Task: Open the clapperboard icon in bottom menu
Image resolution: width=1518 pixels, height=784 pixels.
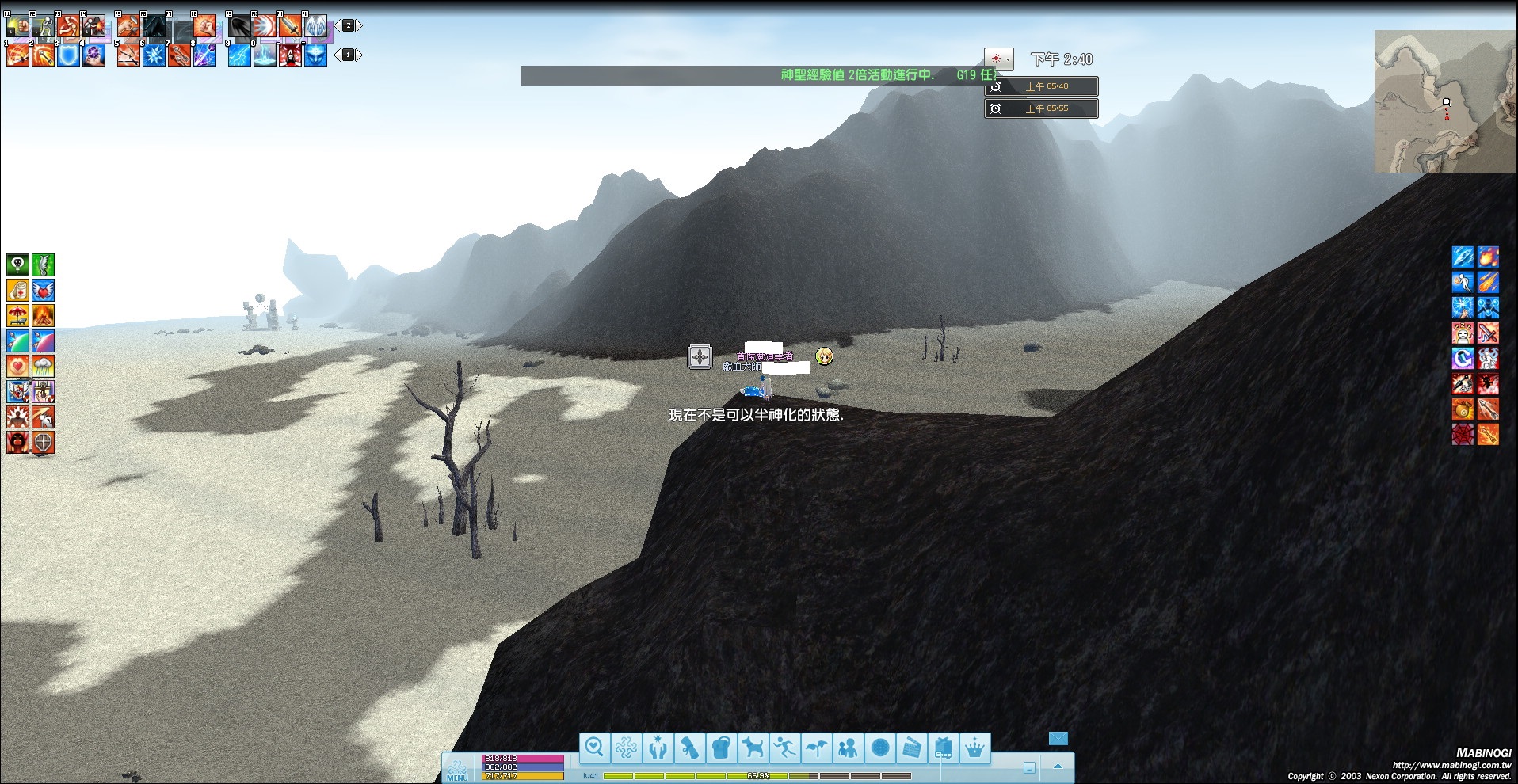Action: click(x=911, y=747)
